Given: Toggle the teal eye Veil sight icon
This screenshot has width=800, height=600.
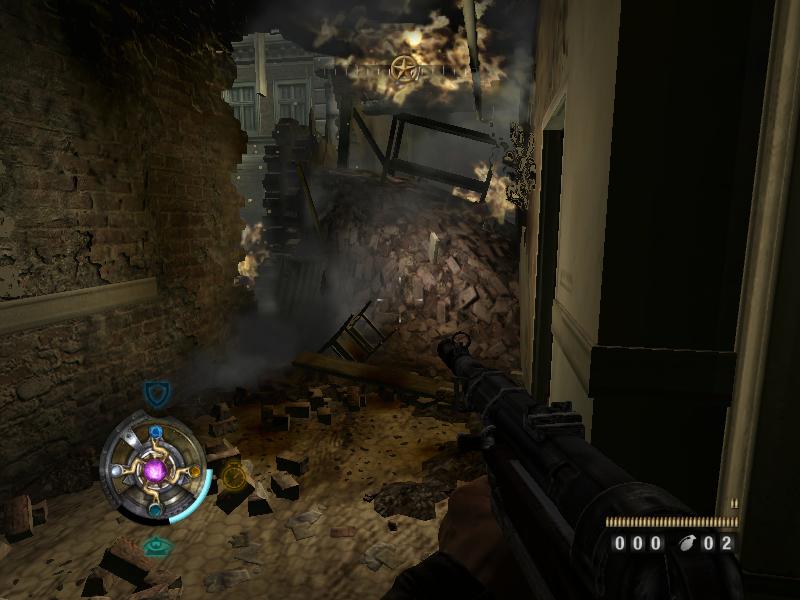Looking at the screenshot, I should coord(155,546).
